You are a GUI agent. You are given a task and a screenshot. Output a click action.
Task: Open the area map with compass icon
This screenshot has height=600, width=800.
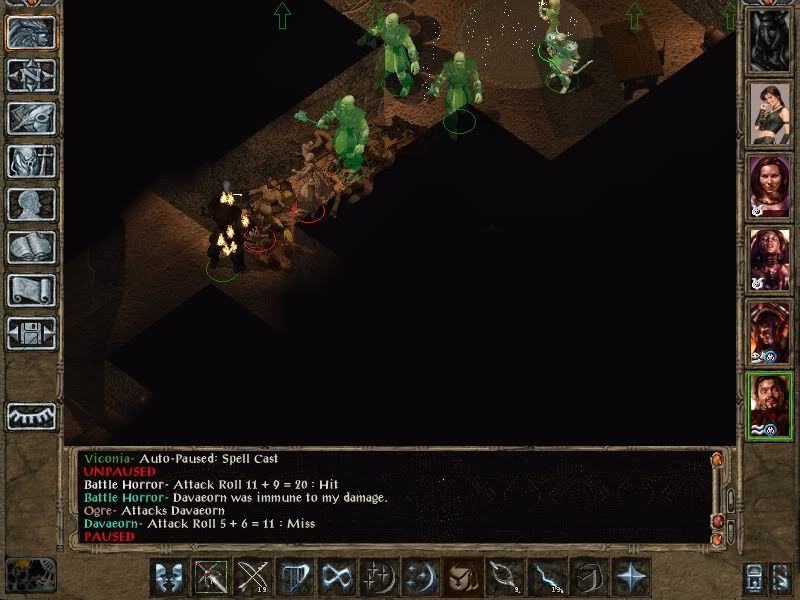coord(31,75)
